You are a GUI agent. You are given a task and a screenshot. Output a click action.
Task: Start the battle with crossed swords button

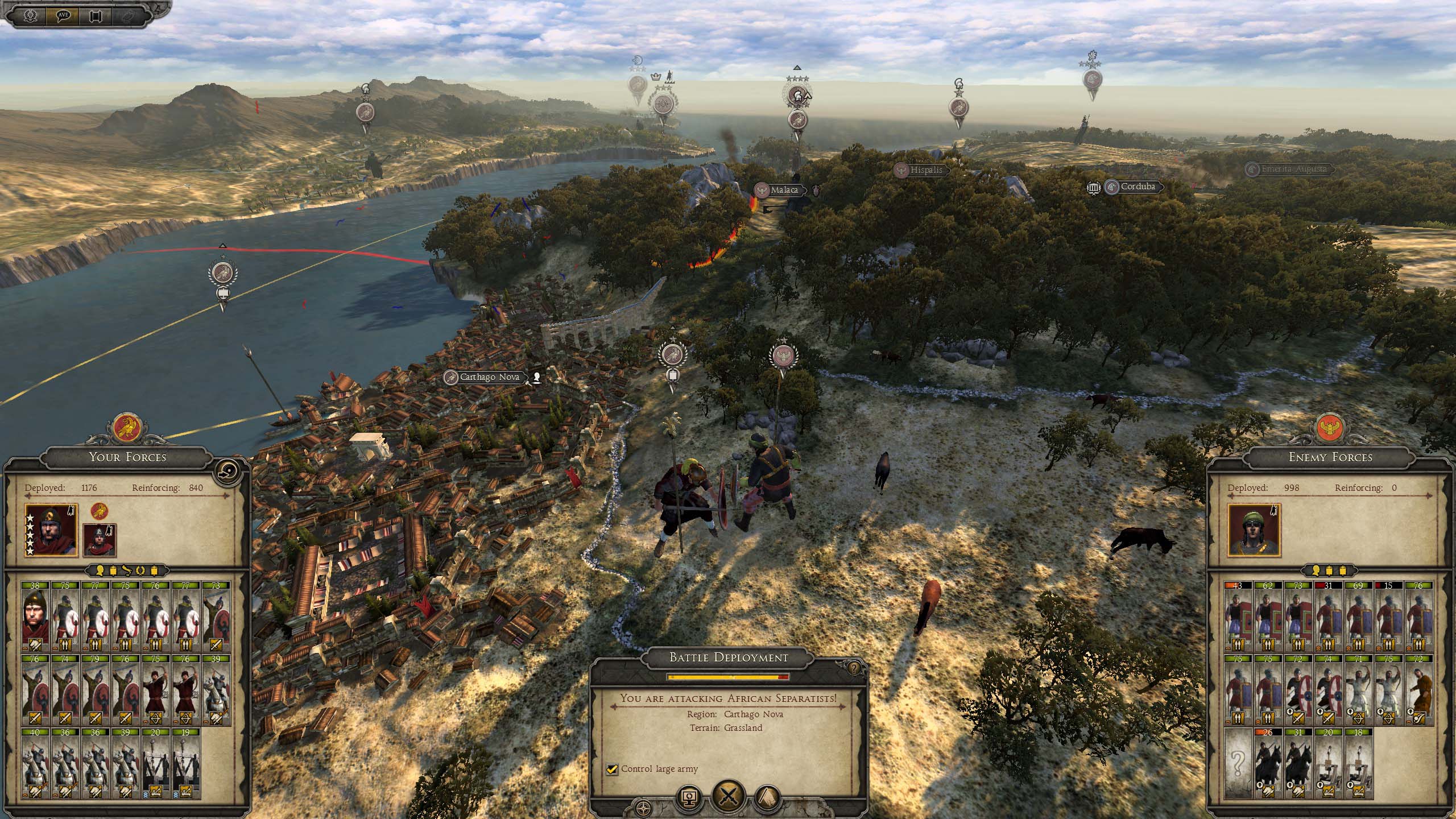(x=729, y=796)
